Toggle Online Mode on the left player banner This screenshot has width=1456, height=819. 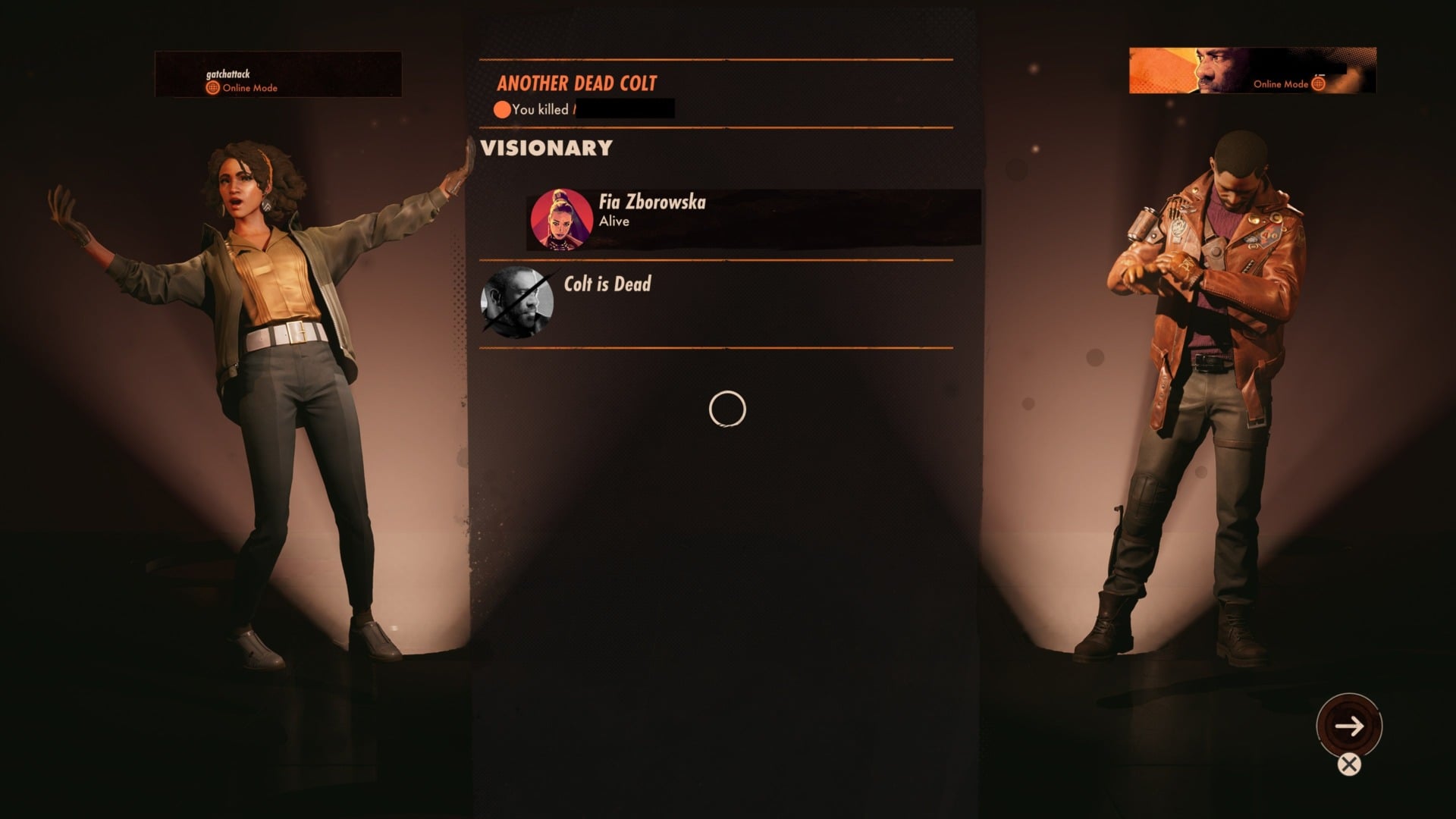[x=250, y=88]
